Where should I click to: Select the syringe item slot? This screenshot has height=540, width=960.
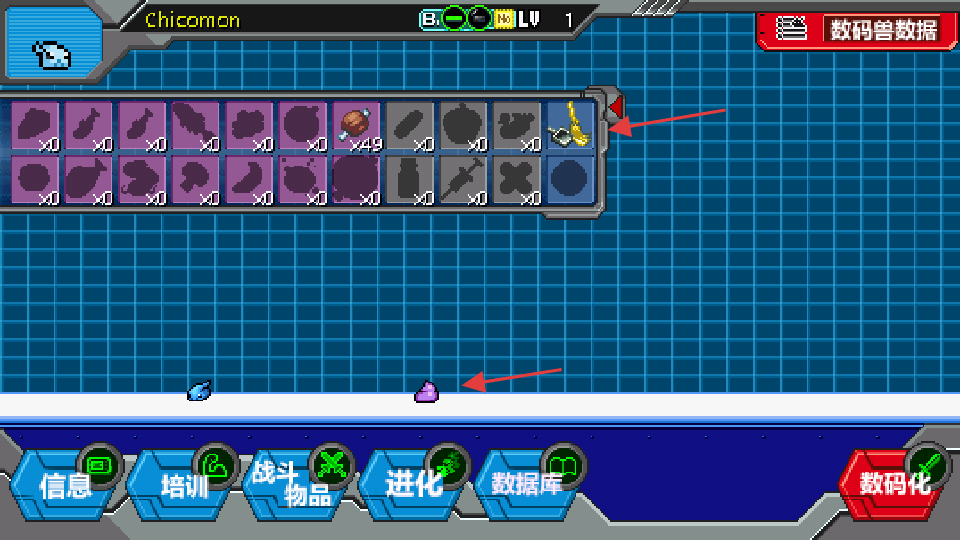tap(463, 180)
